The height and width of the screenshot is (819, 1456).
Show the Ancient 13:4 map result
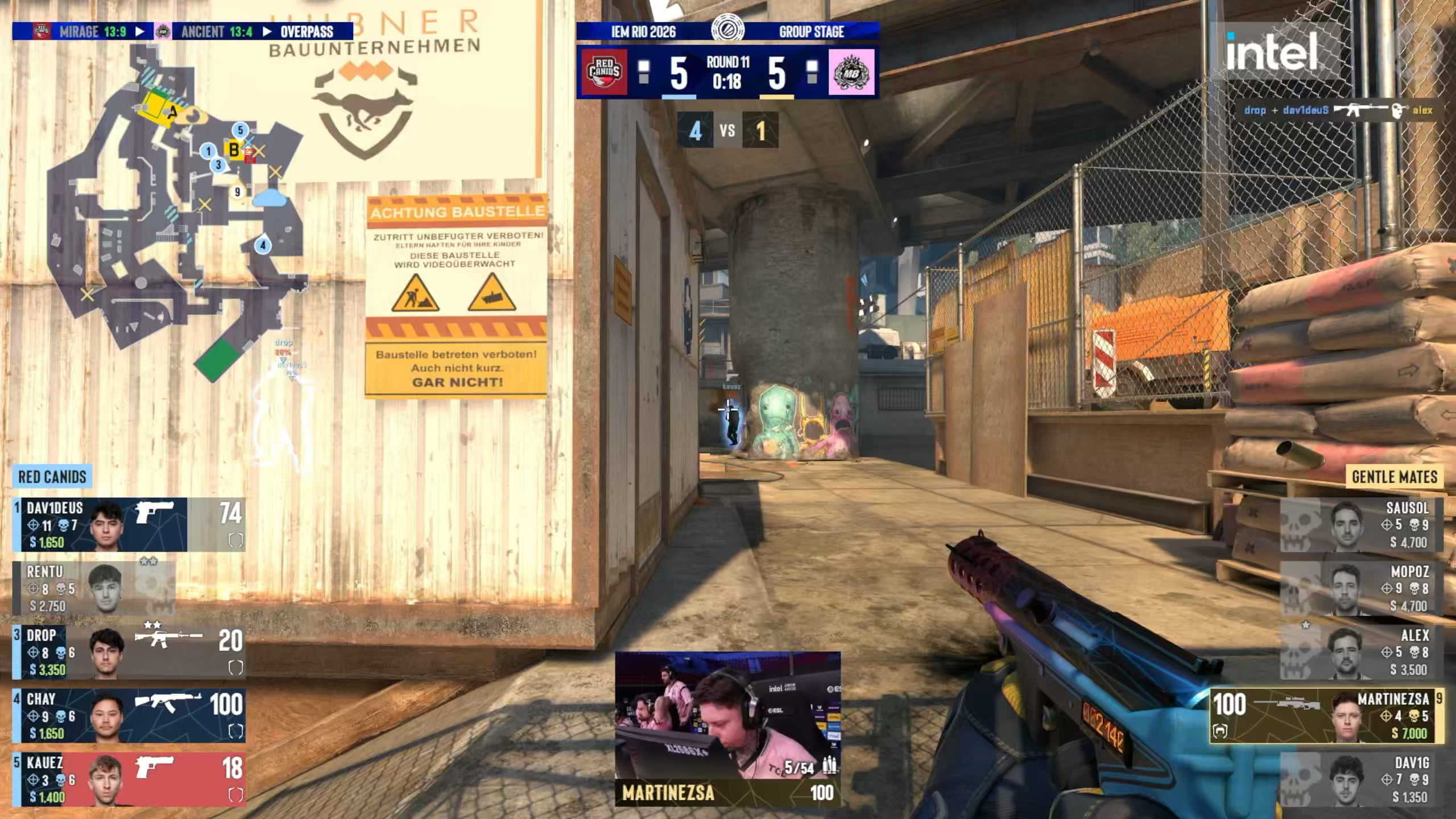[216, 31]
